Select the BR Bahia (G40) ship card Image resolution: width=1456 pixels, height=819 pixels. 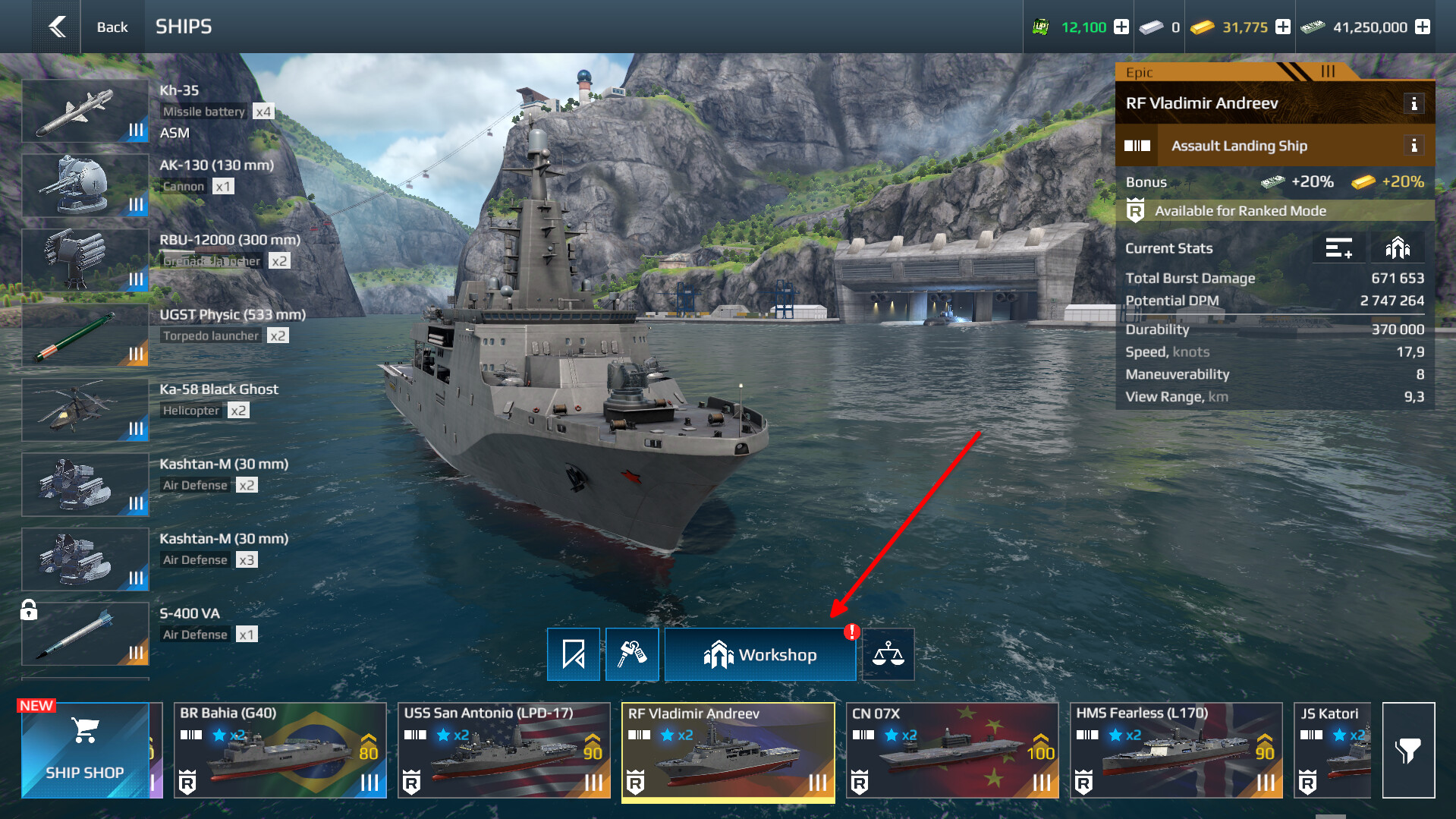click(x=280, y=750)
